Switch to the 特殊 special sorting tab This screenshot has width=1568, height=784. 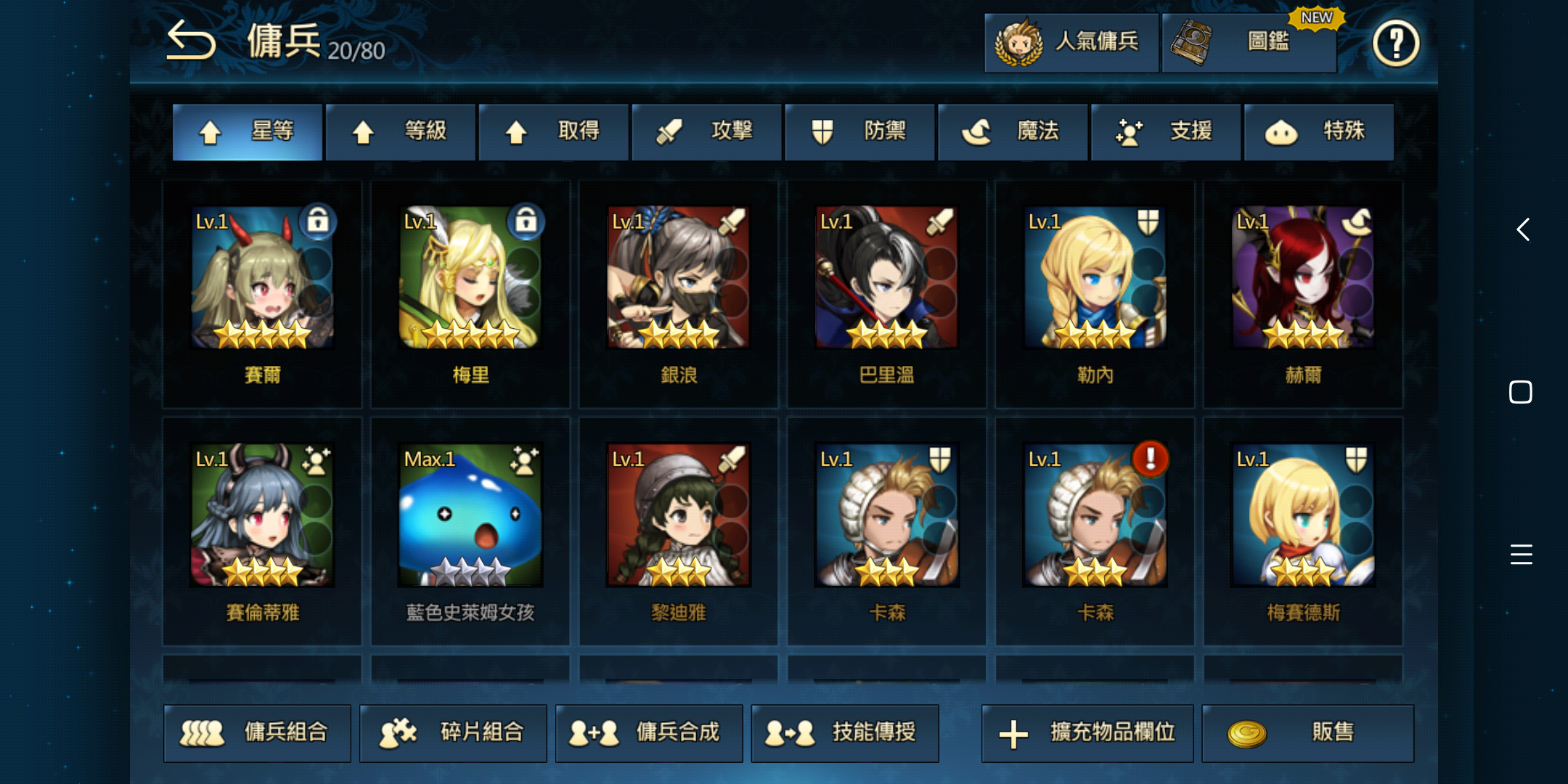(1320, 131)
